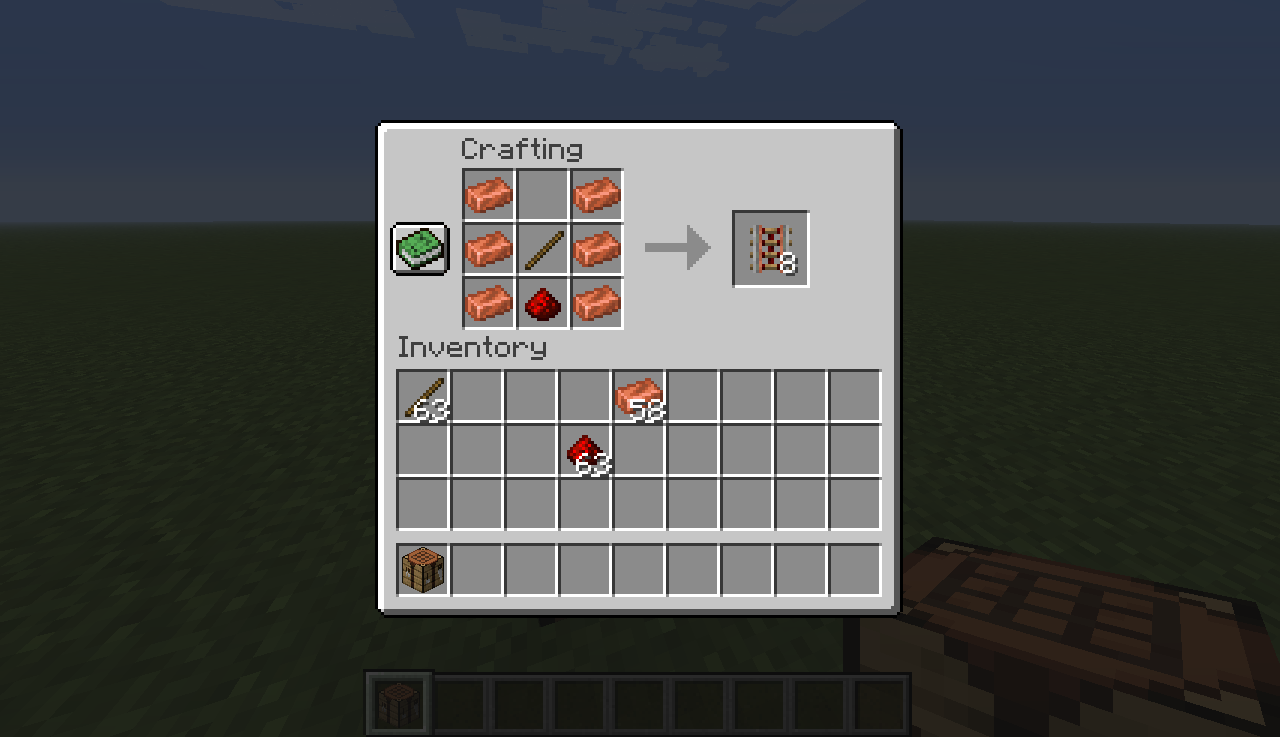The height and width of the screenshot is (737, 1280).
Task: Click an empty slot in the second inventory row
Action: tap(475, 450)
